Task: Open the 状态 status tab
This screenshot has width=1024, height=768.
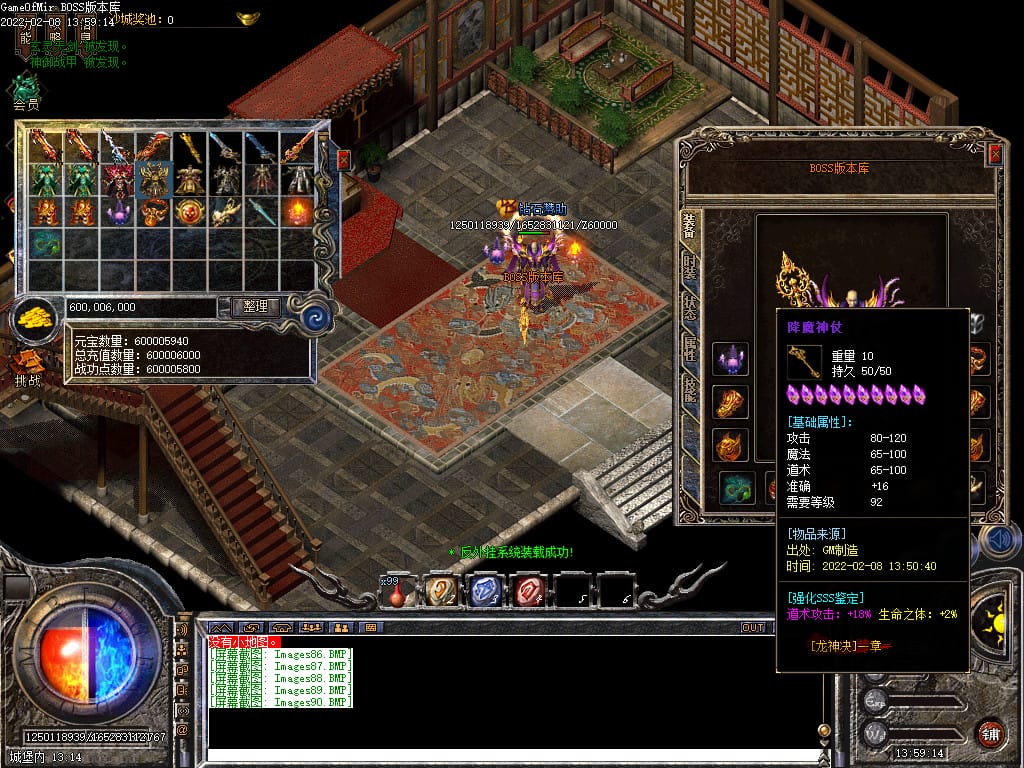Action: 690,309
